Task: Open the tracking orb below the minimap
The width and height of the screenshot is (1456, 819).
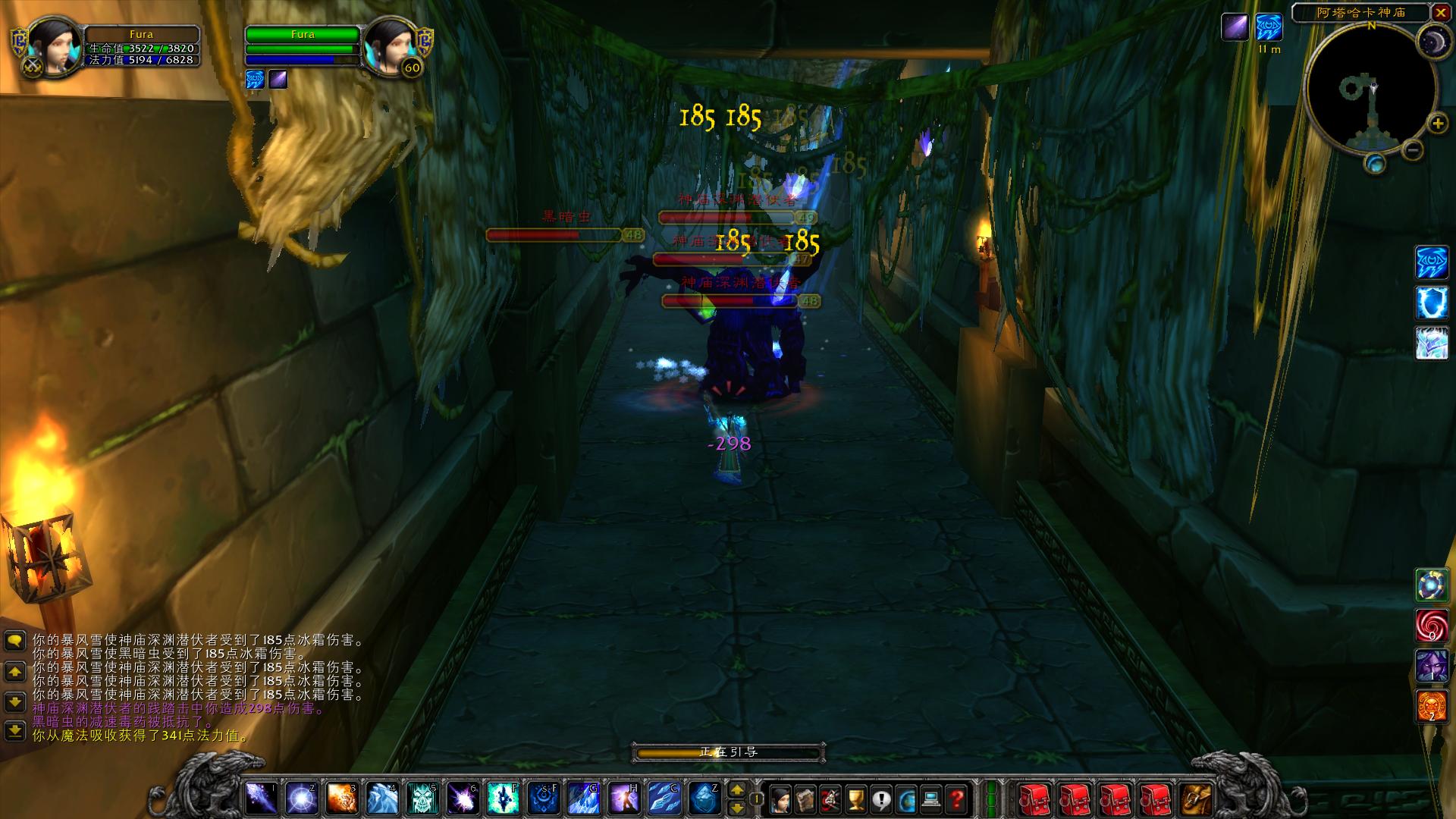Action: coord(1374,164)
